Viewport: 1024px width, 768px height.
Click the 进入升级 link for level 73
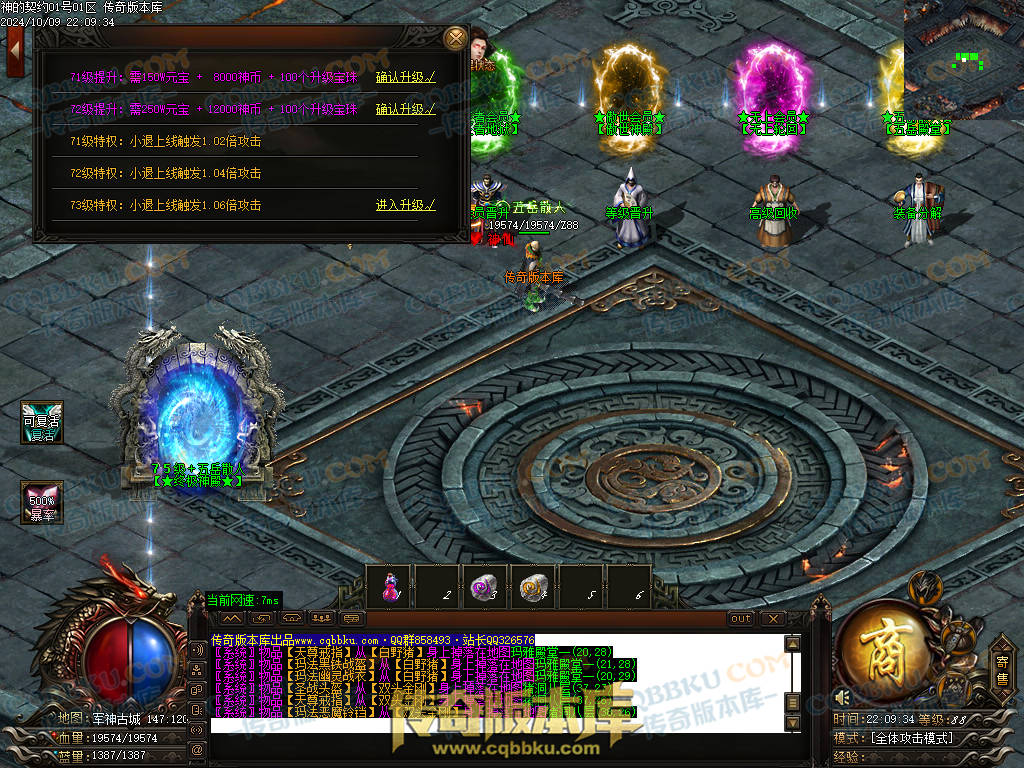(x=405, y=205)
